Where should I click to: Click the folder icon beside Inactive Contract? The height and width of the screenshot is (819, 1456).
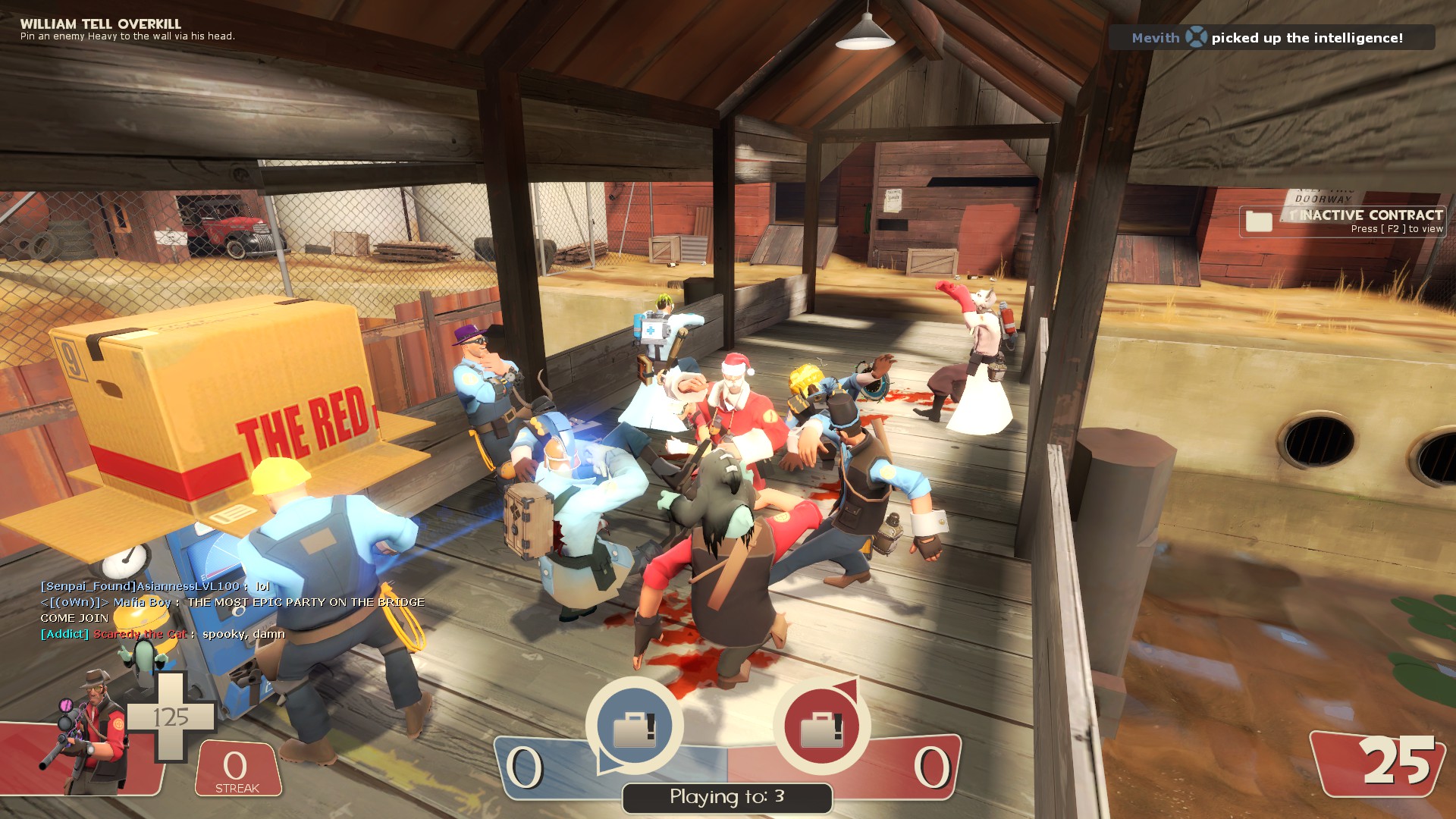point(1259,221)
